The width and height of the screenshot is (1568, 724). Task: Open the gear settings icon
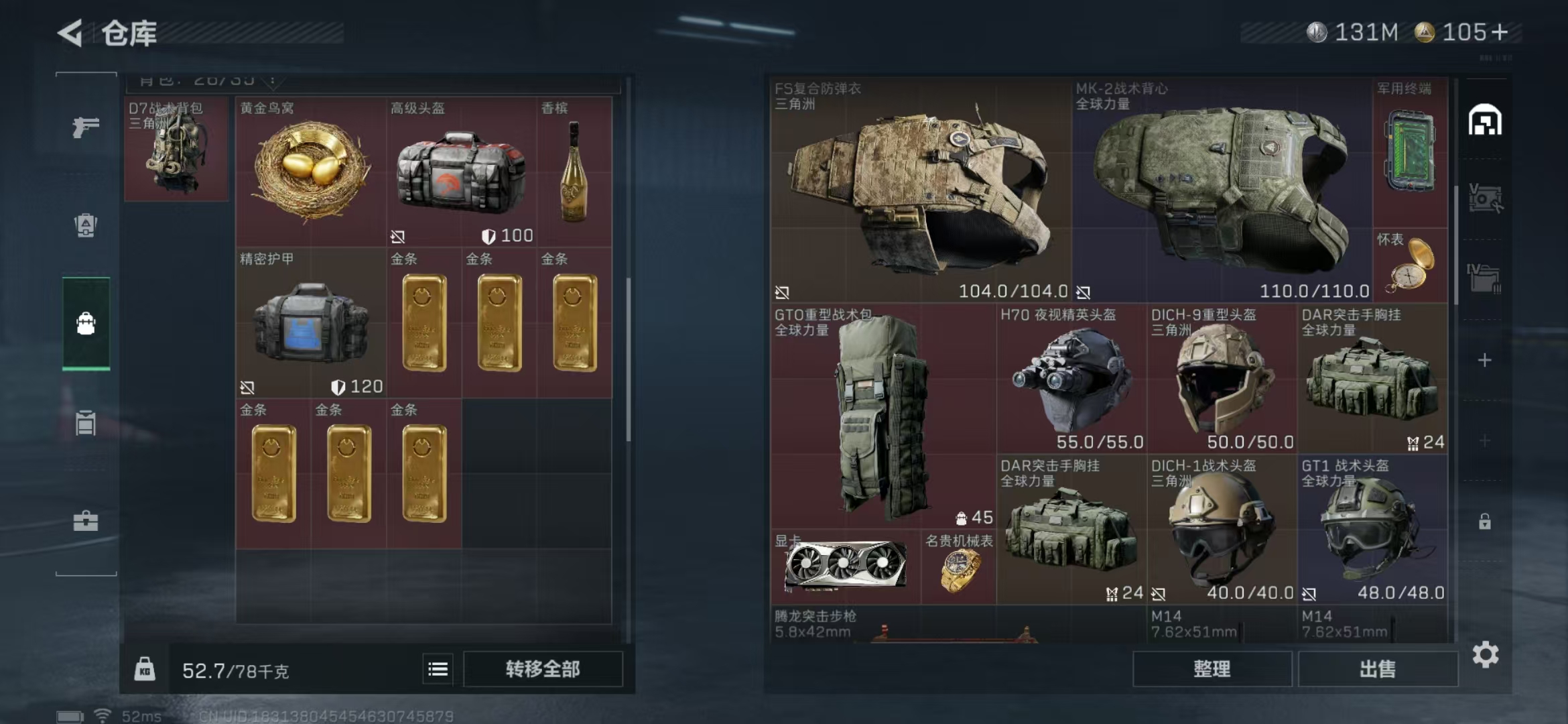1485,654
